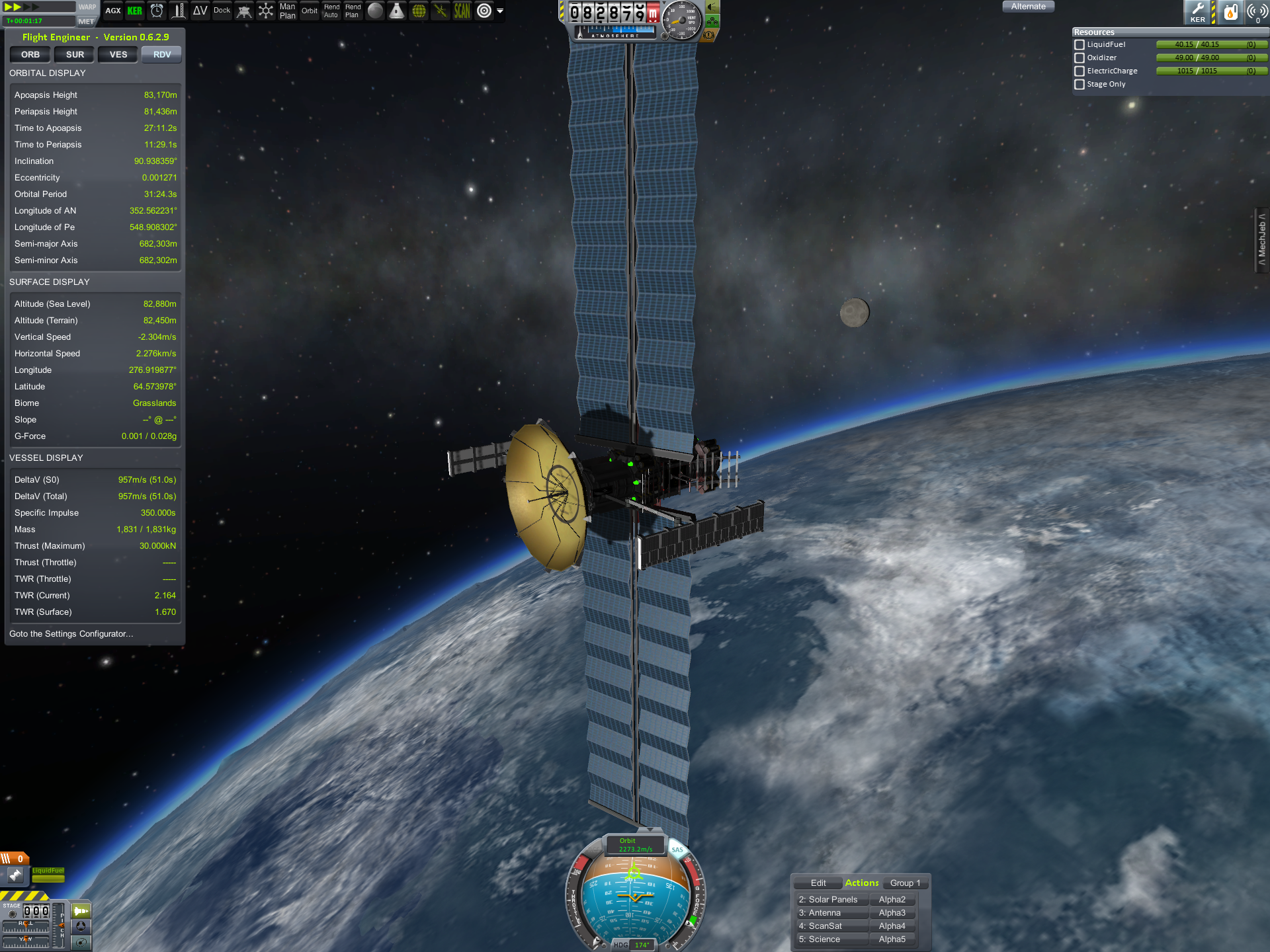Open the KER wrench toolbar button
The image size is (1270, 952).
(x=1197, y=12)
